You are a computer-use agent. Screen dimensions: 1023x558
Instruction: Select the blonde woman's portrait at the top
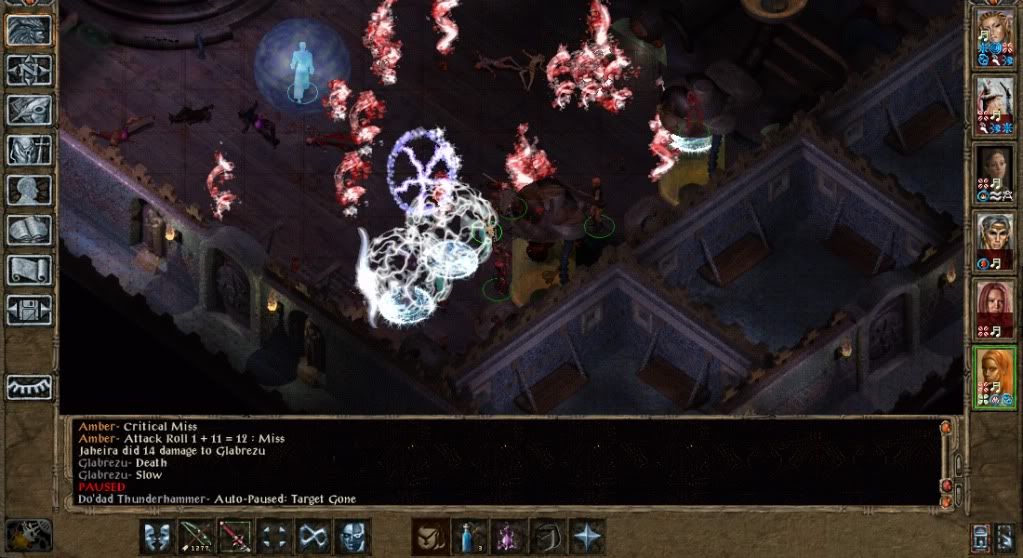[x=995, y=38]
